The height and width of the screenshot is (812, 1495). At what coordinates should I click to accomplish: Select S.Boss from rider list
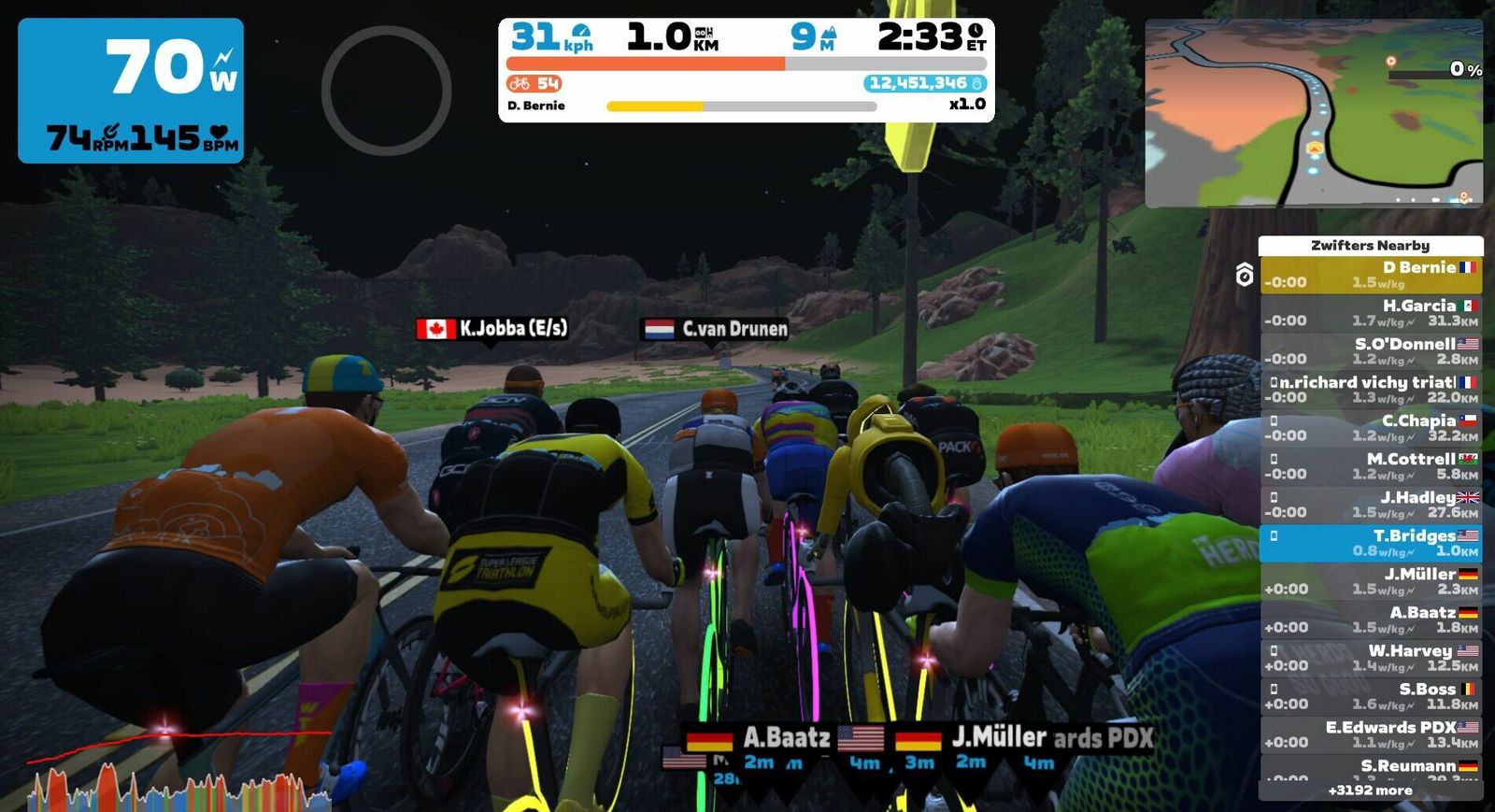pos(1370,696)
